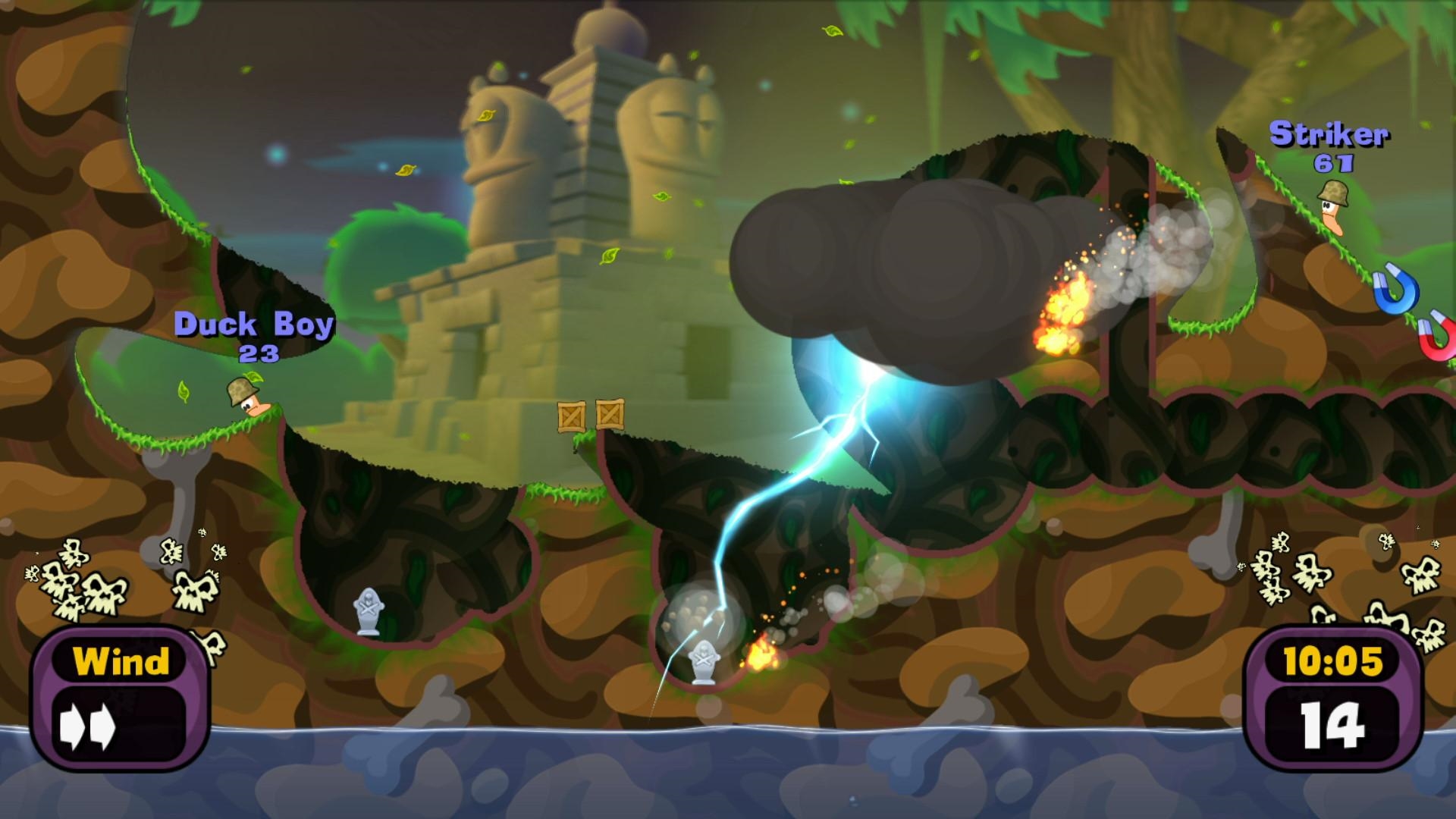Select the right wooden weapon crate
The image size is (1456, 819).
pyautogui.click(x=611, y=414)
